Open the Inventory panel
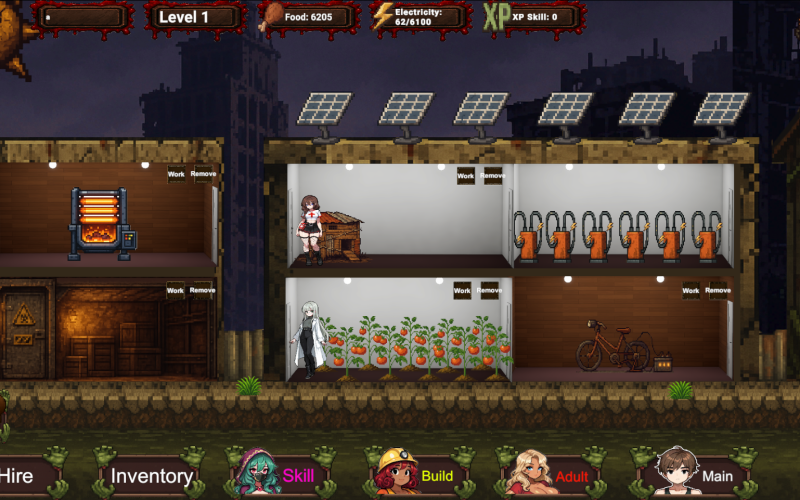 151,476
